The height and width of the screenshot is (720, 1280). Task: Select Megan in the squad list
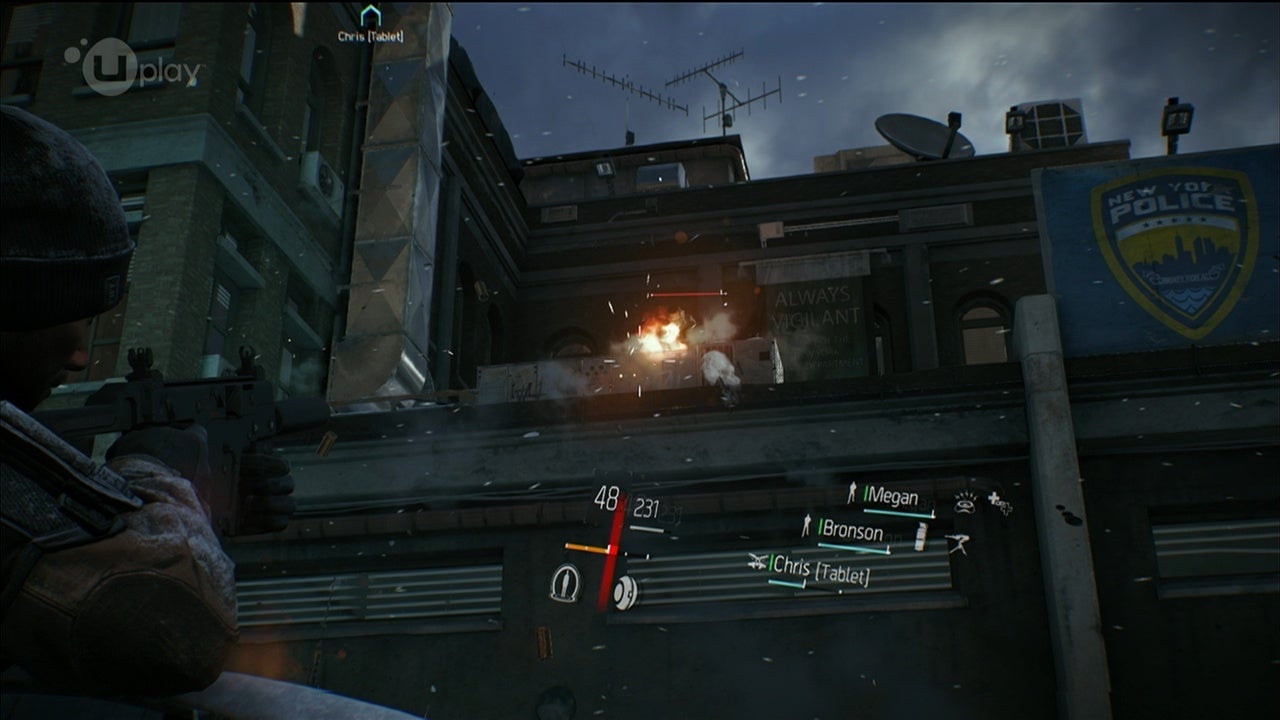coord(892,497)
